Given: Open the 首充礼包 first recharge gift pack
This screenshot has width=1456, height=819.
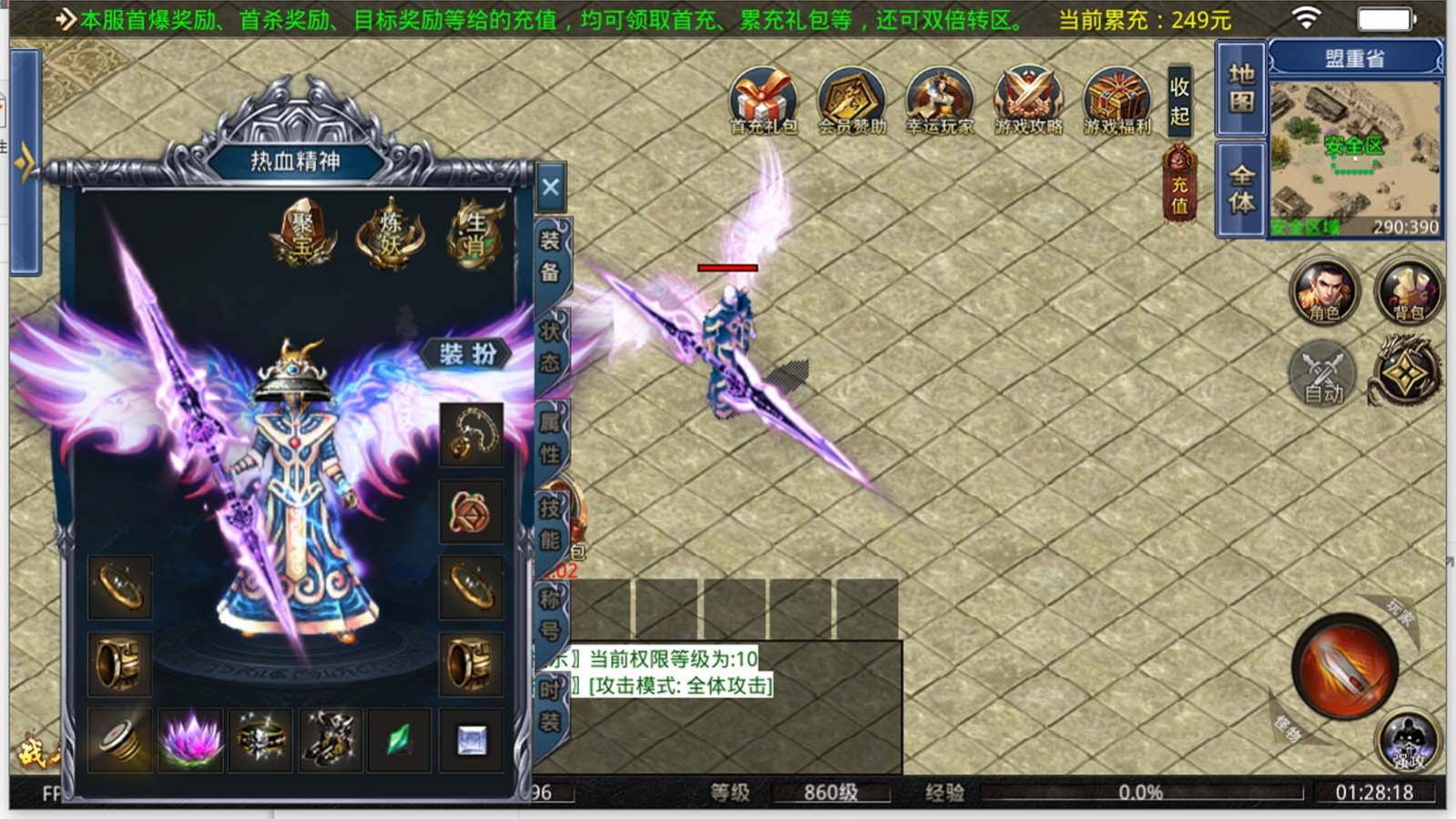Looking at the screenshot, I should point(765,100).
